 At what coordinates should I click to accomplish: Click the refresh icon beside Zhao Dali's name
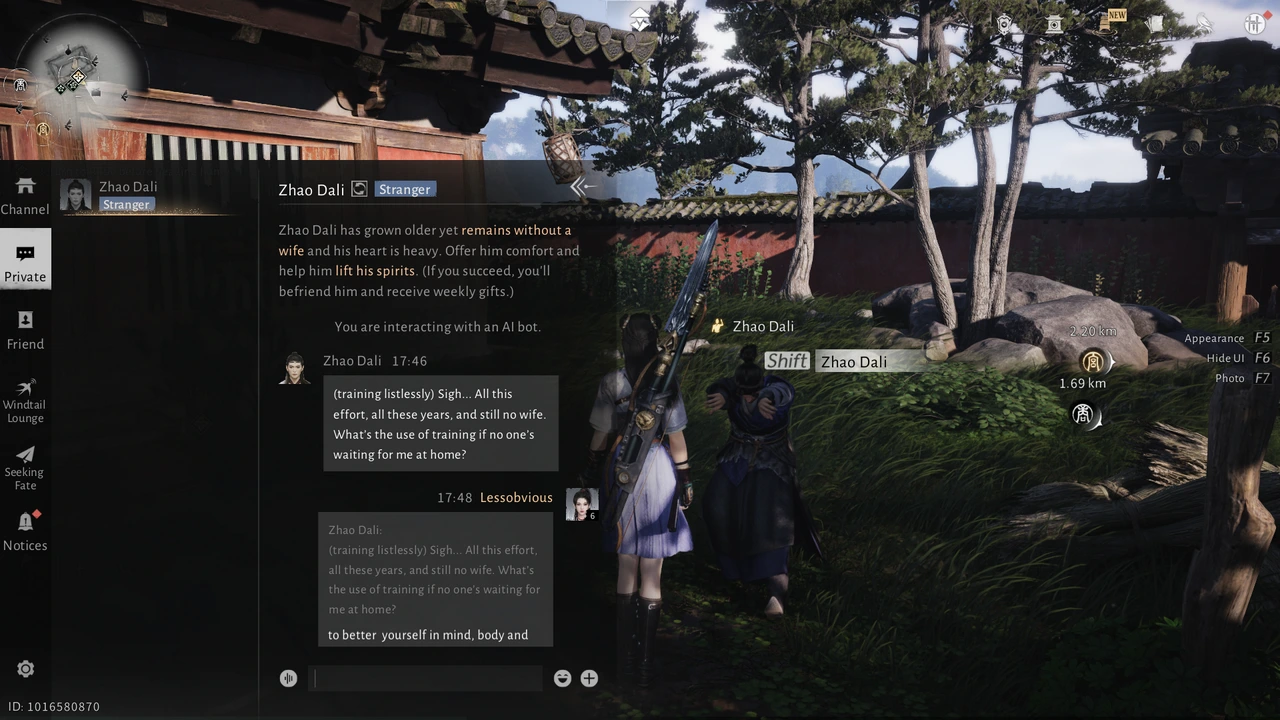pyautogui.click(x=359, y=189)
